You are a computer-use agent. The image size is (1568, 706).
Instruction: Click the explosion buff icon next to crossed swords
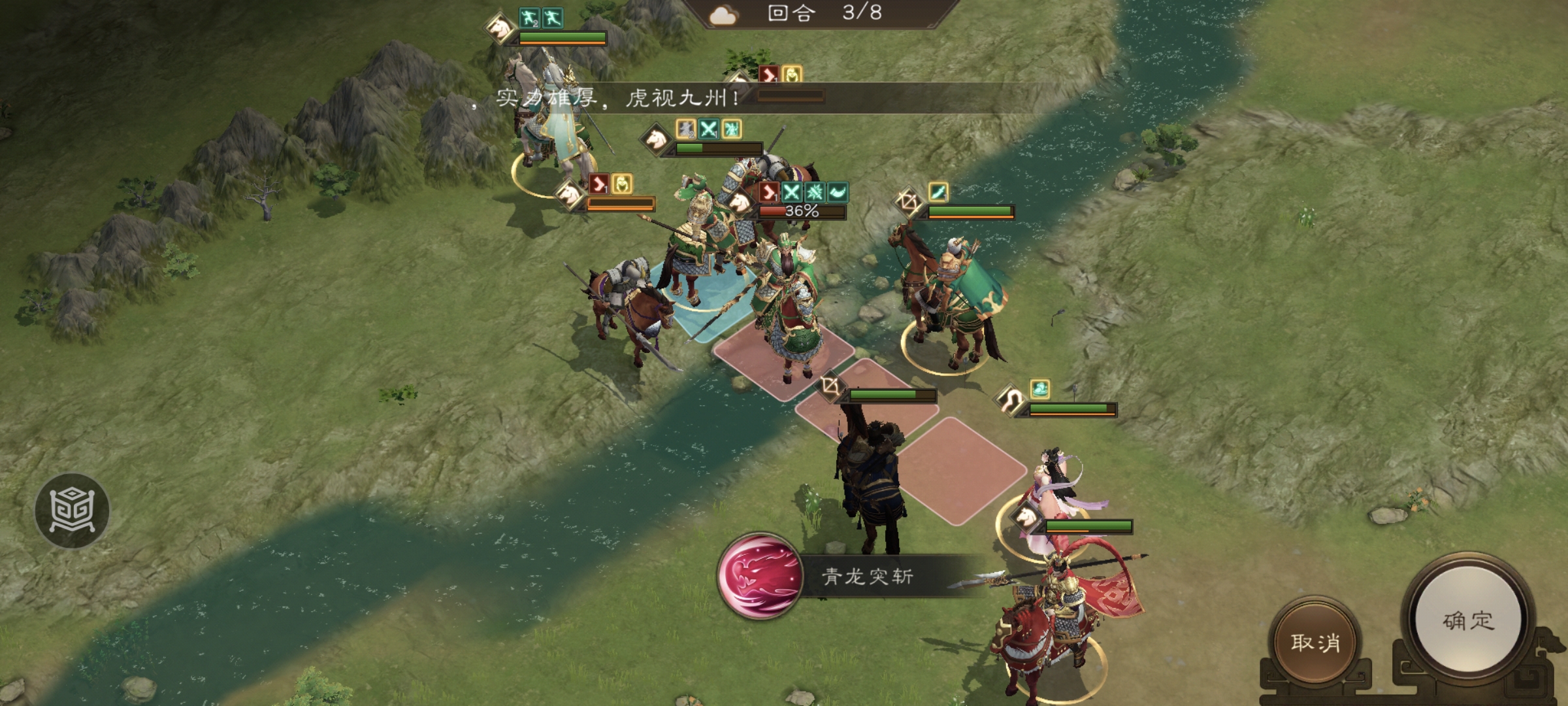pos(813,193)
